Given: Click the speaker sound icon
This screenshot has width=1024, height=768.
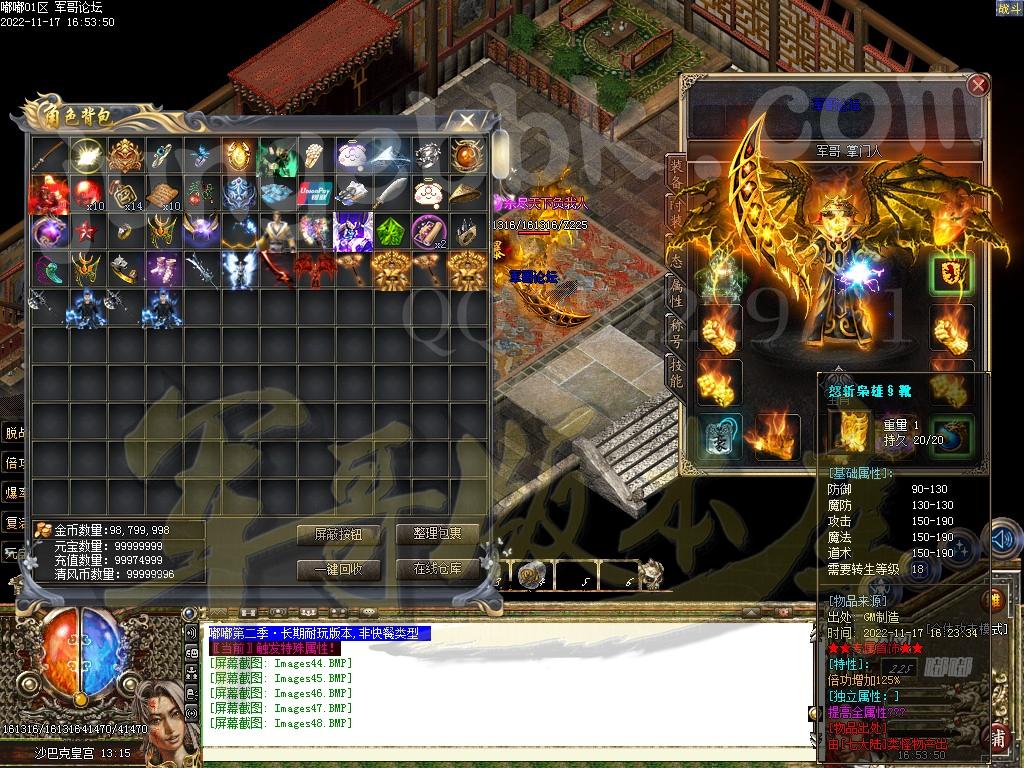Looking at the screenshot, I should coord(1005,541).
